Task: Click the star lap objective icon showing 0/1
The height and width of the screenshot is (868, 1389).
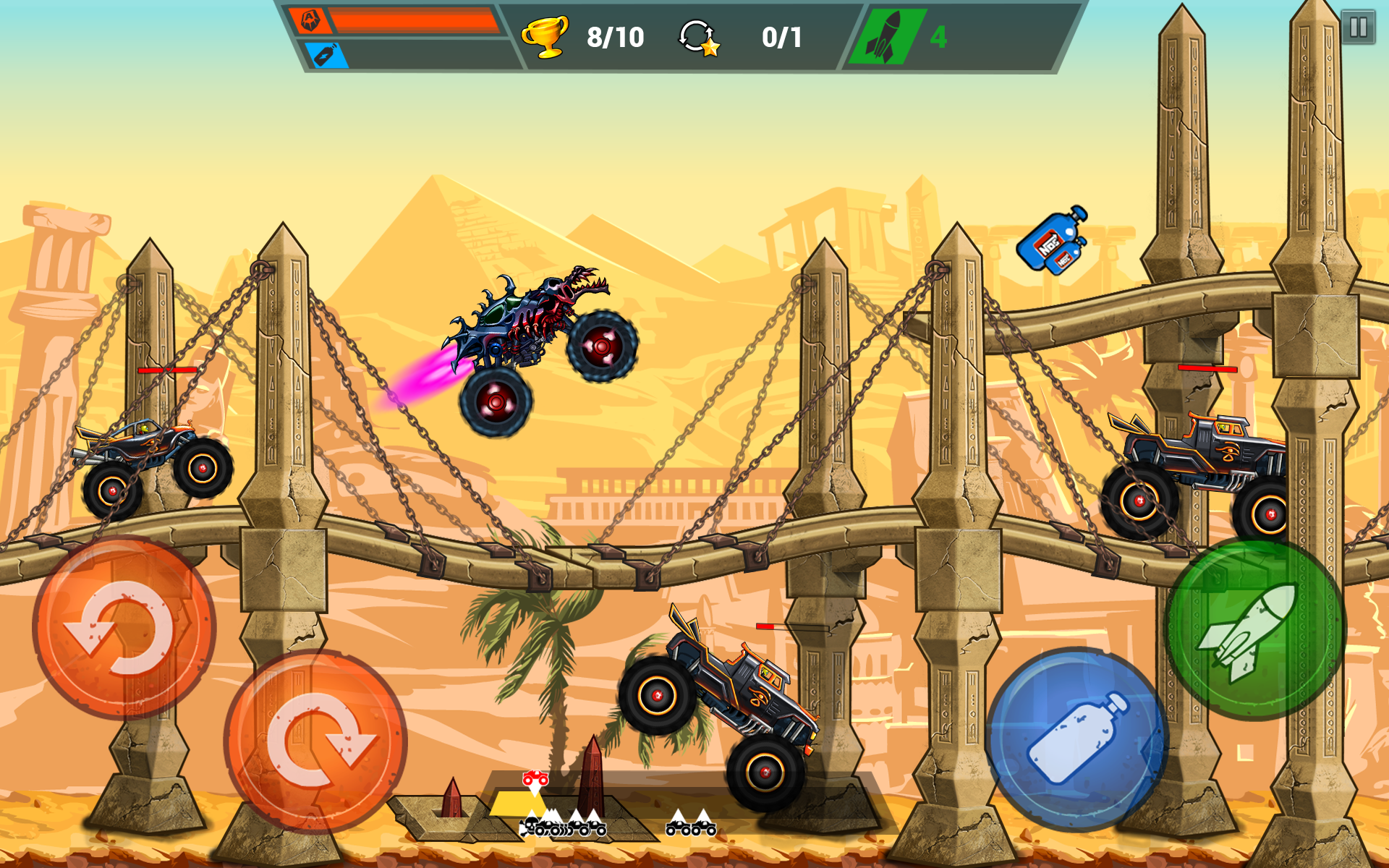Action: (697, 38)
